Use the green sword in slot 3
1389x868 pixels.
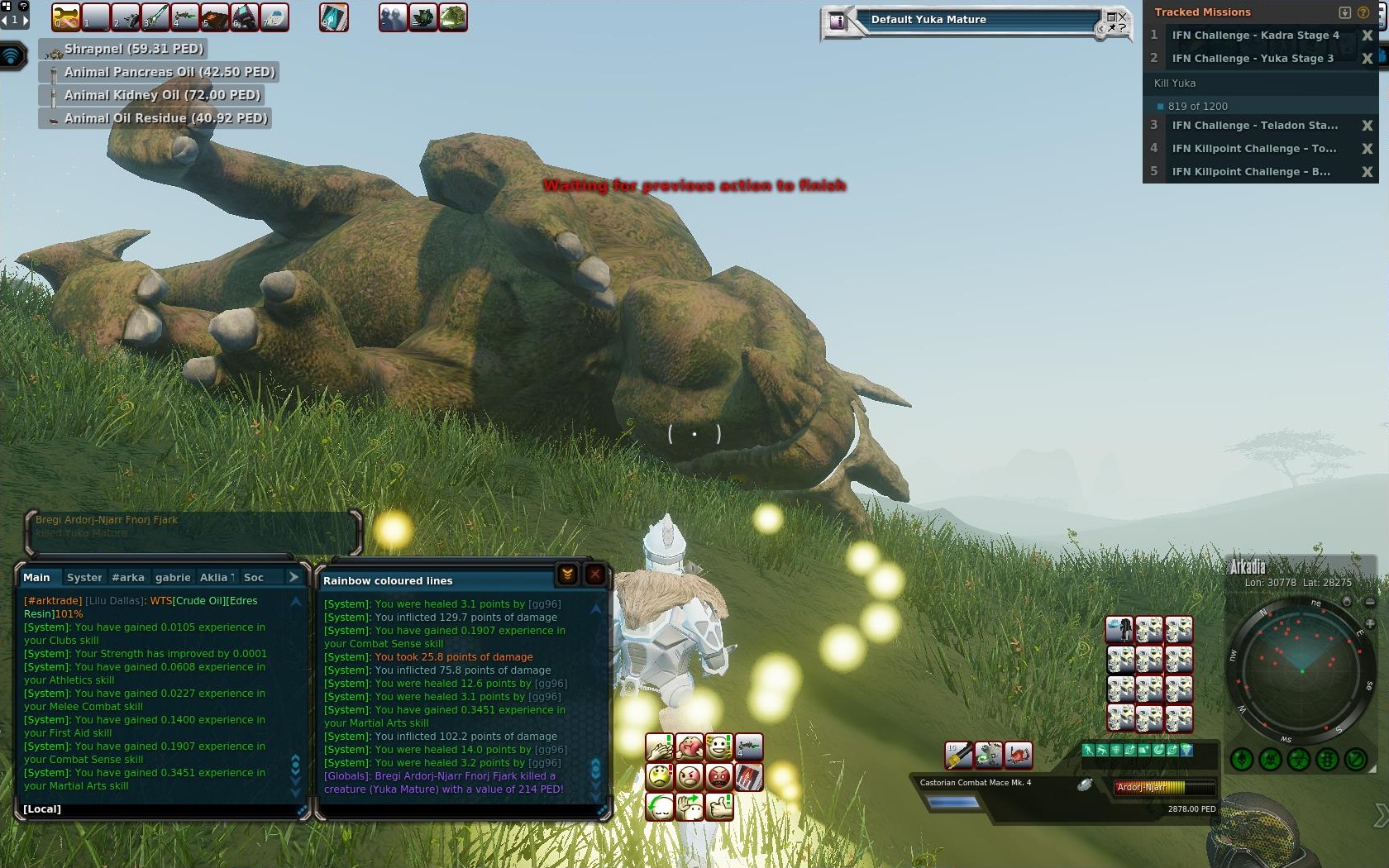pyautogui.click(x=155, y=17)
